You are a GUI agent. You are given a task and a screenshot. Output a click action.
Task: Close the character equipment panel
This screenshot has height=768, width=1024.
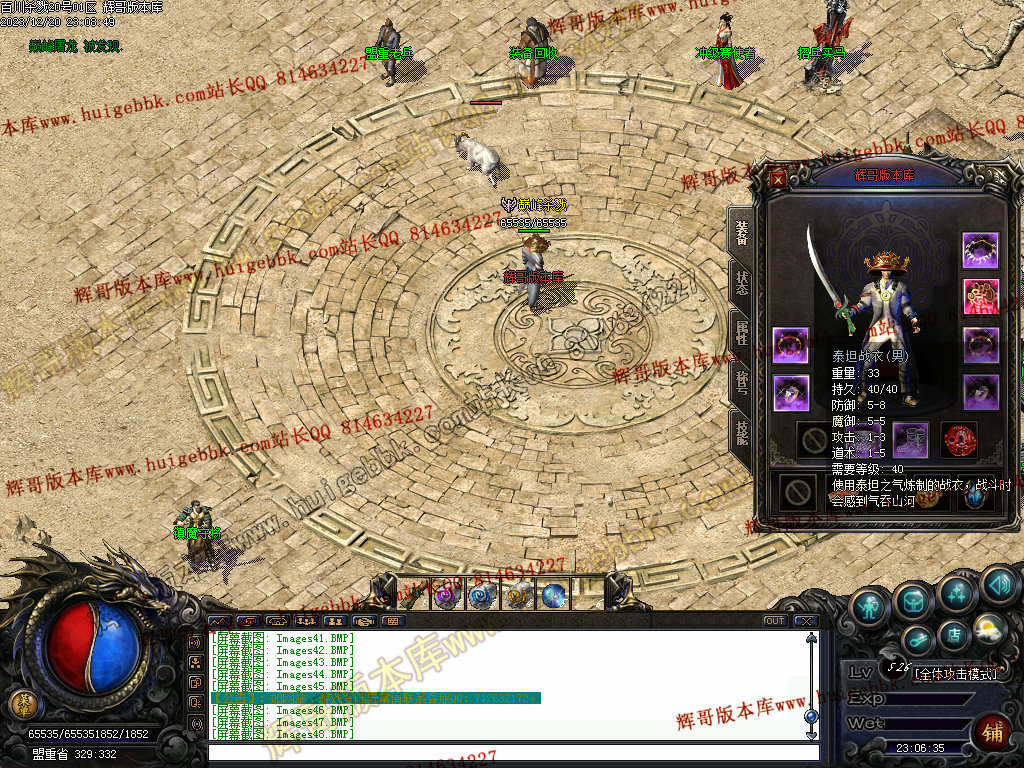point(779,177)
